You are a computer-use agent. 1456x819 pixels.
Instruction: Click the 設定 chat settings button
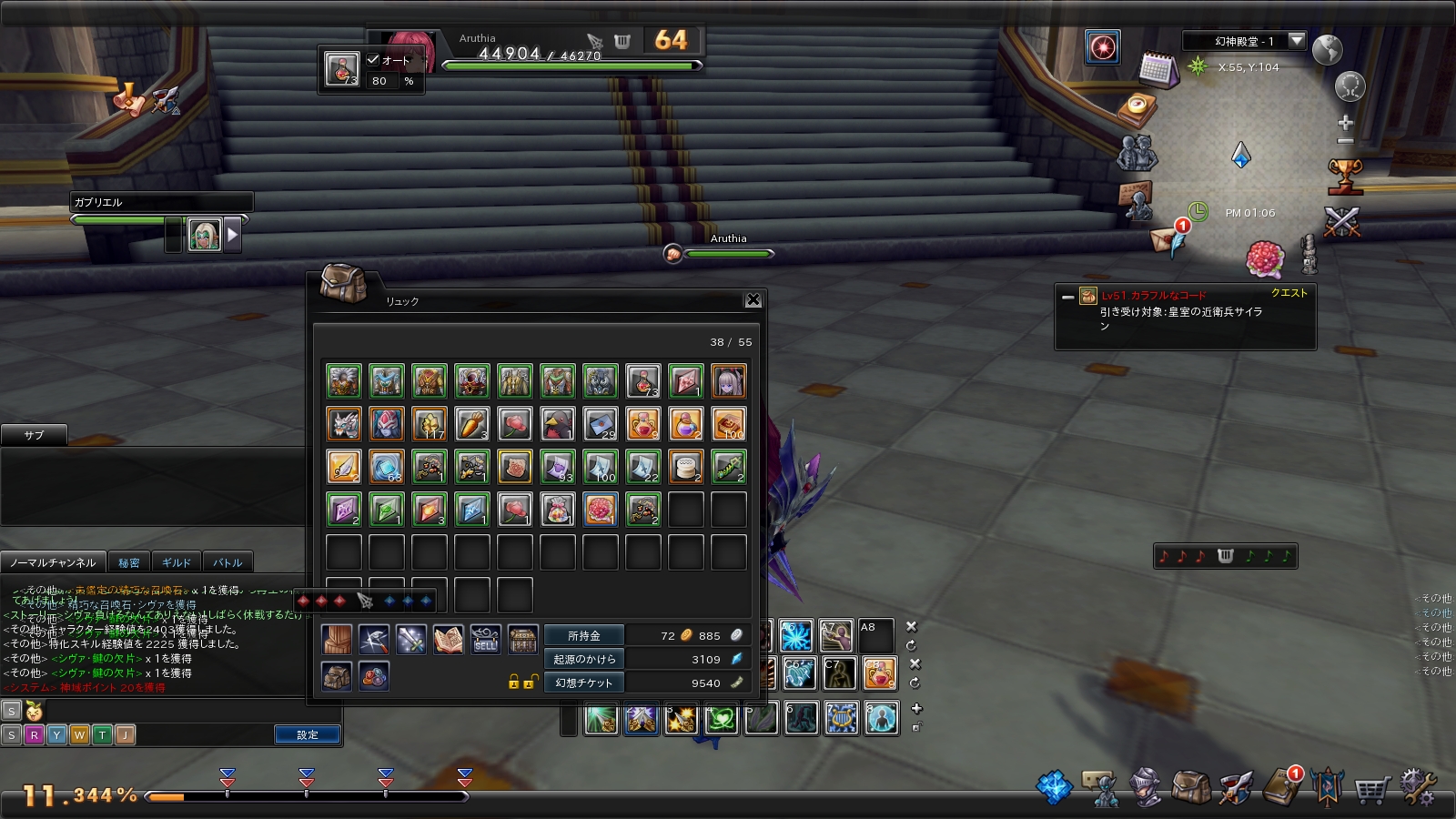[308, 734]
